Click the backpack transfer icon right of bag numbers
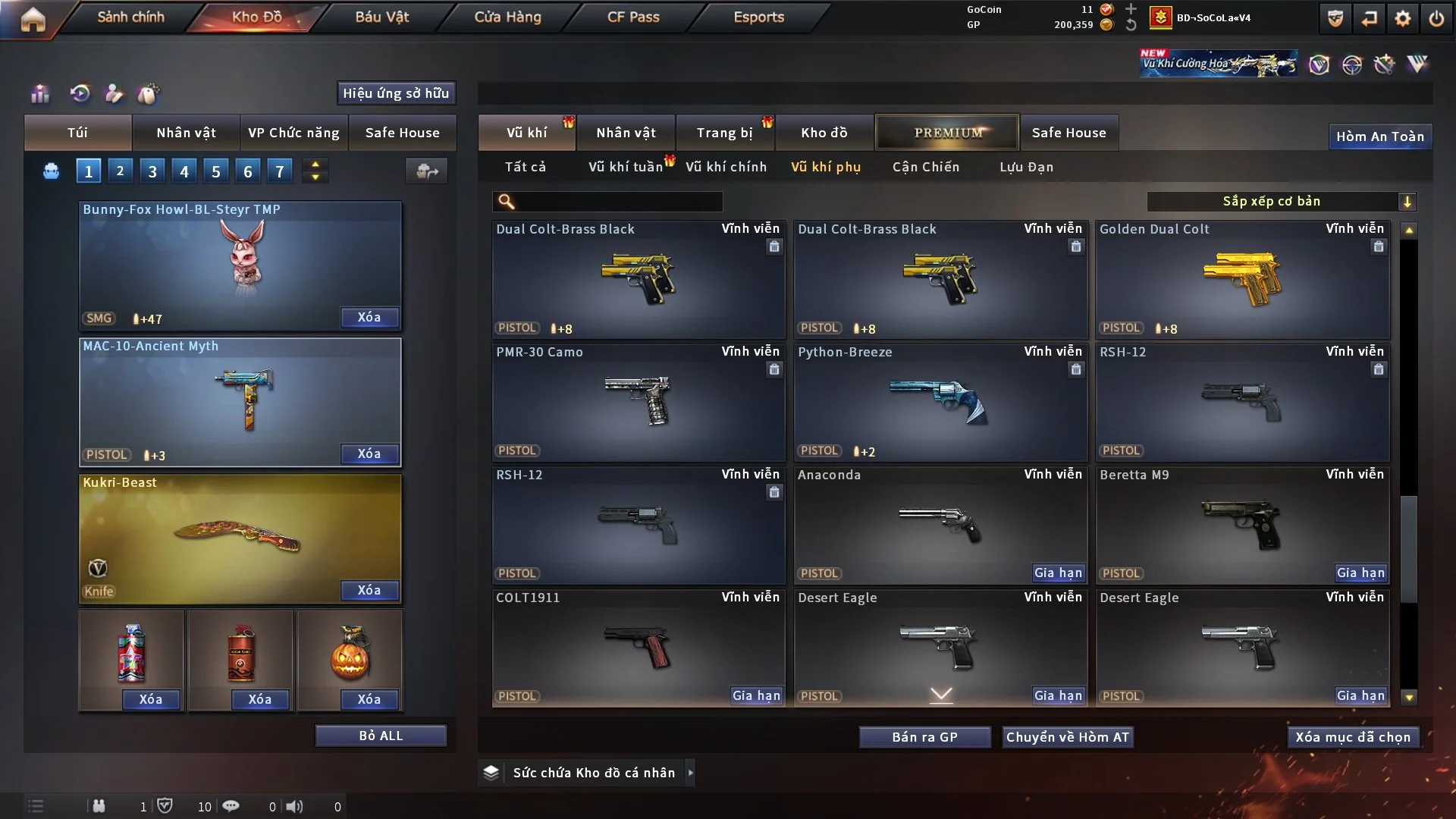Image resolution: width=1456 pixels, height=819 pixels. pyautogui.click(x=426, y=171)
